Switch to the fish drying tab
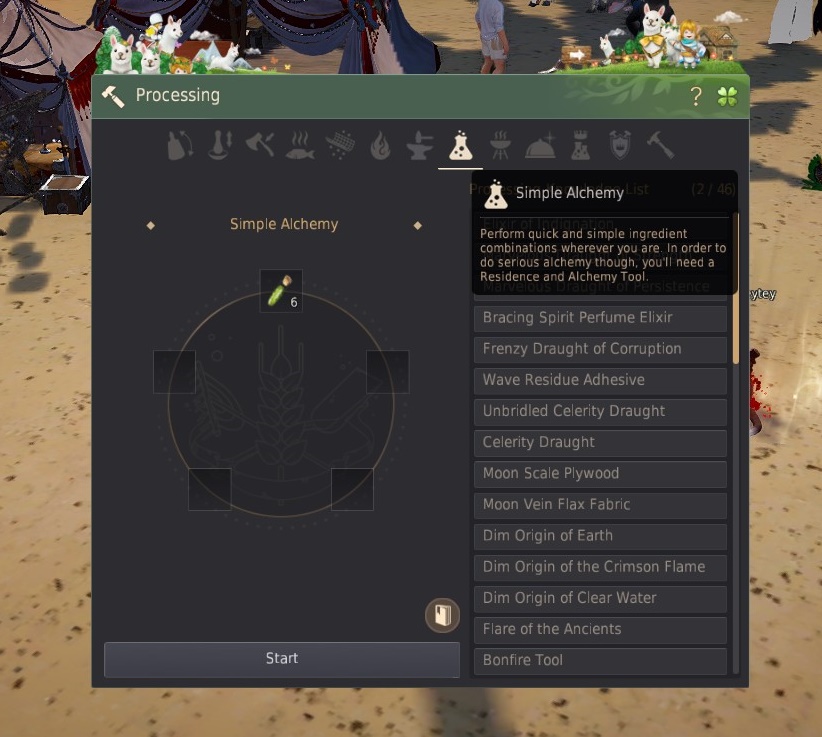Image resolution: width=822 pixels, height=737 pixels. pos(299,146)
